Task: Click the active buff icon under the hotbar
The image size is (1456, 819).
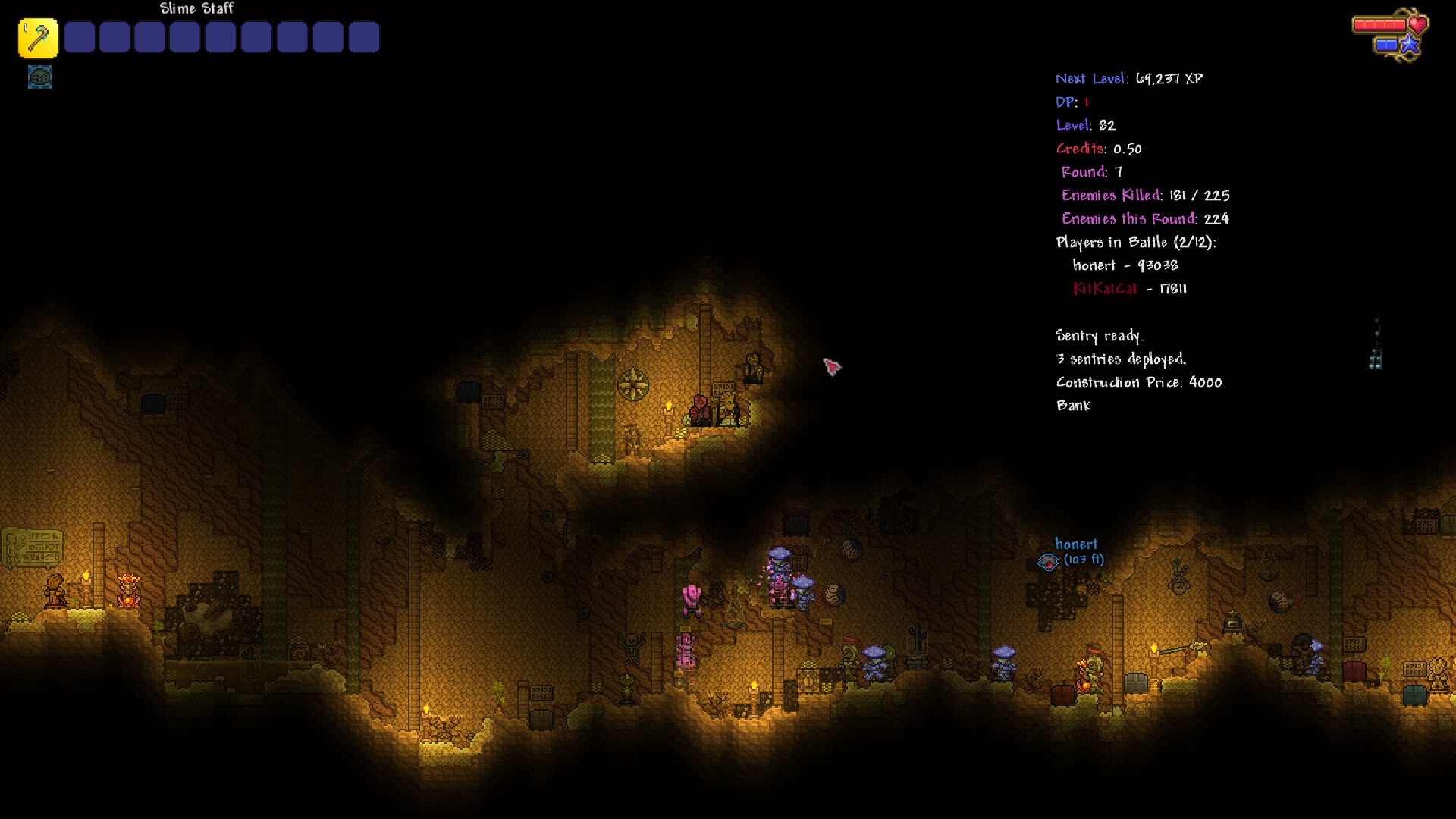Action: click(39, 77)
